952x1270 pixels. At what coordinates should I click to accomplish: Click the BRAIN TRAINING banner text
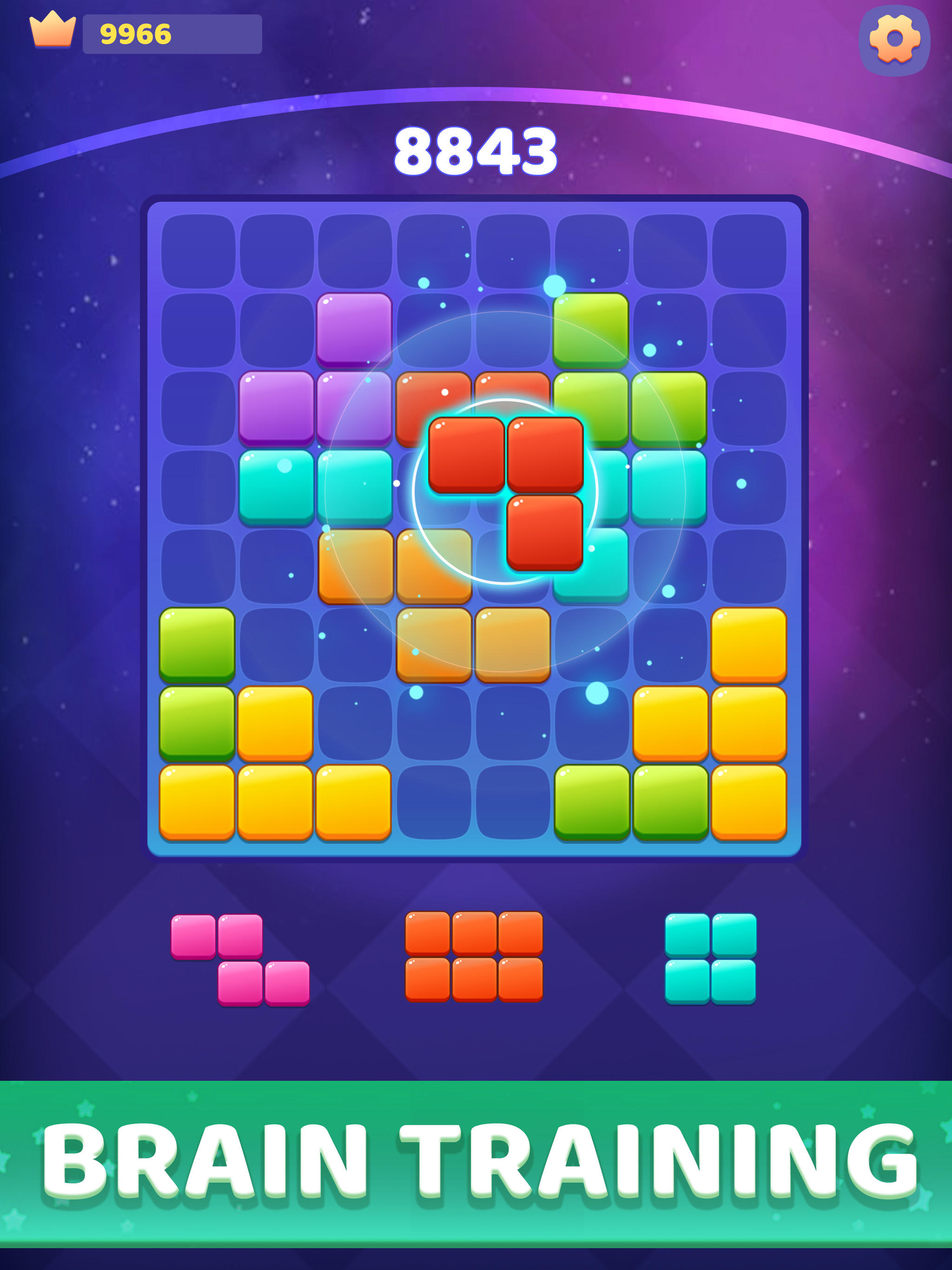pyautogui.click(x=476, y=1160)
